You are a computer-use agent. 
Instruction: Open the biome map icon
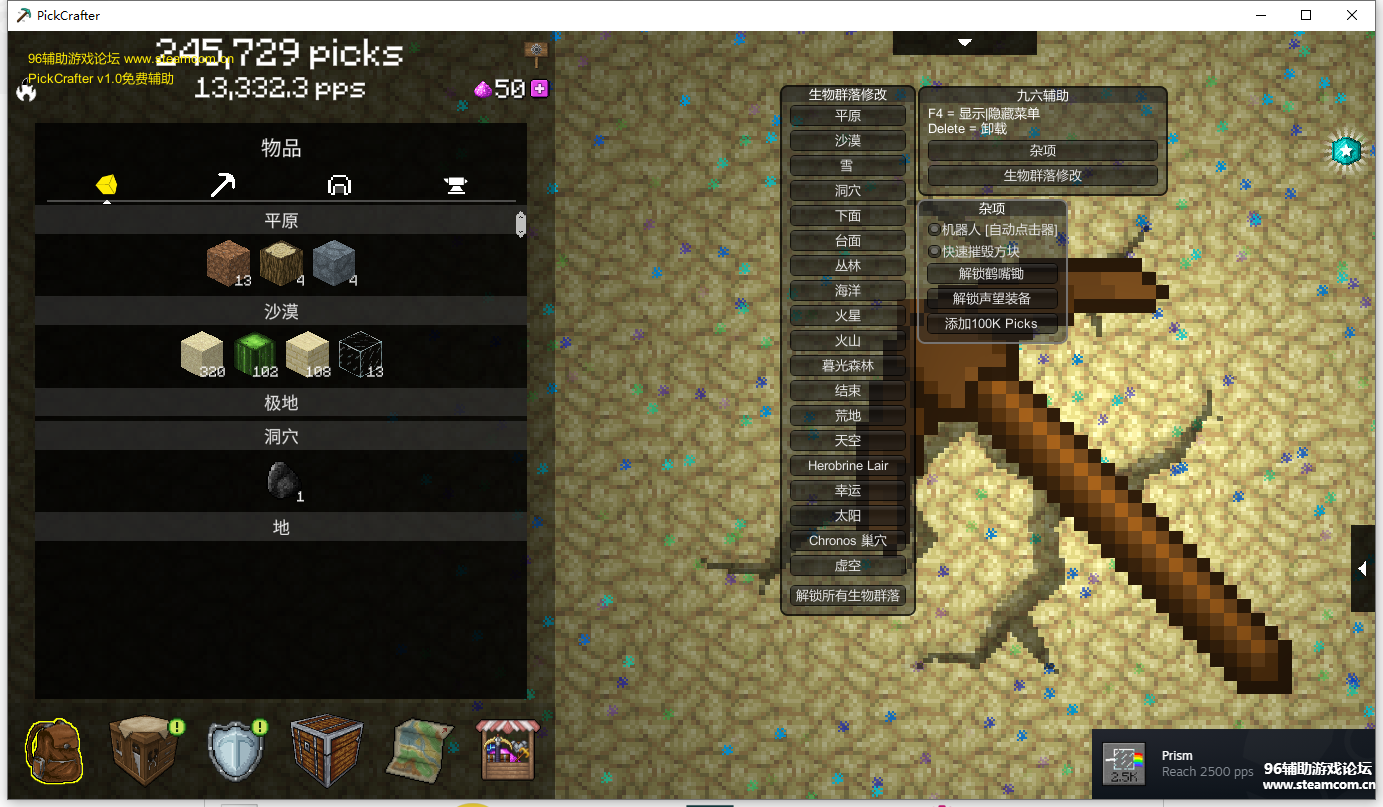419,750
